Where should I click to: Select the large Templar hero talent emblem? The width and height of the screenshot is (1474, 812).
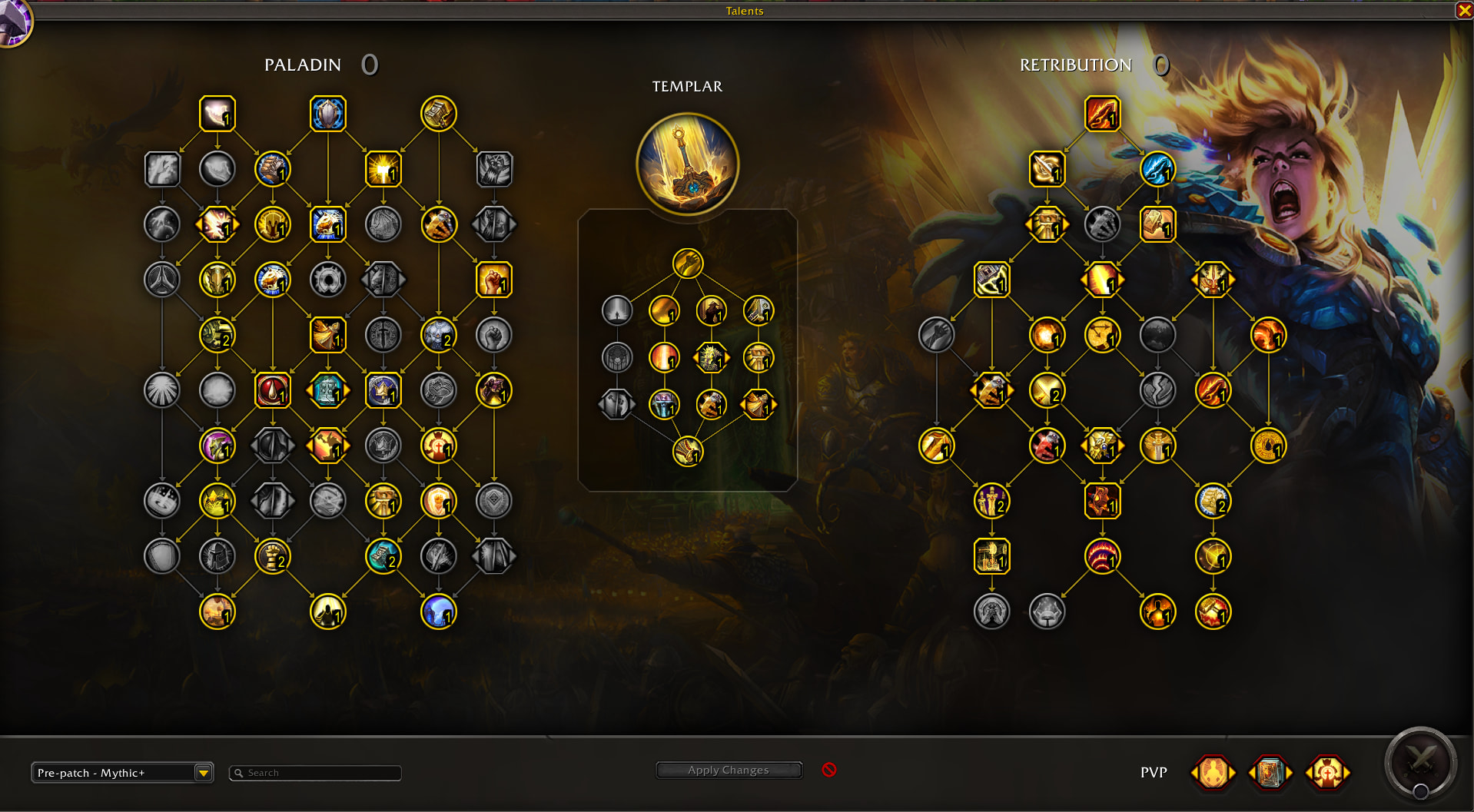point(688,164)
